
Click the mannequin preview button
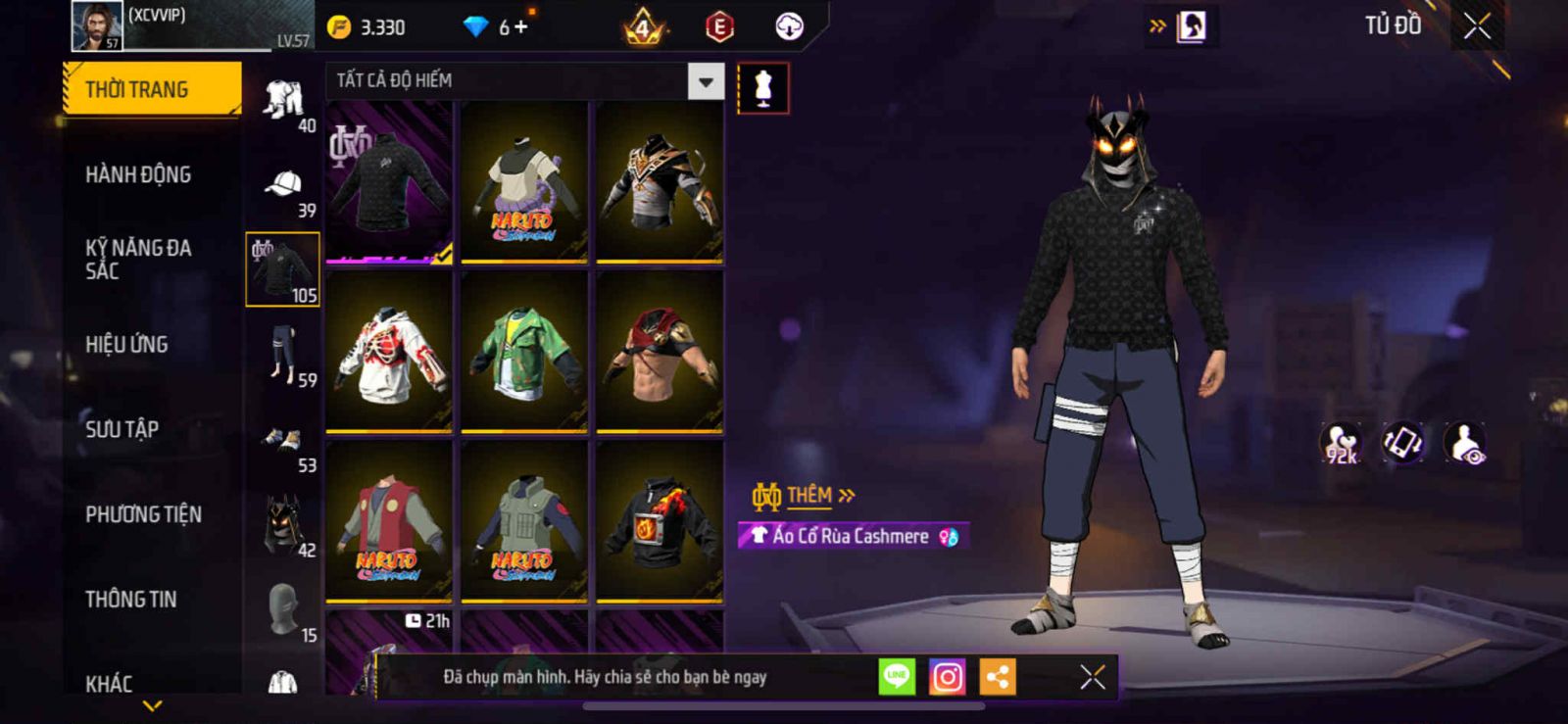[x=762, y=88]
